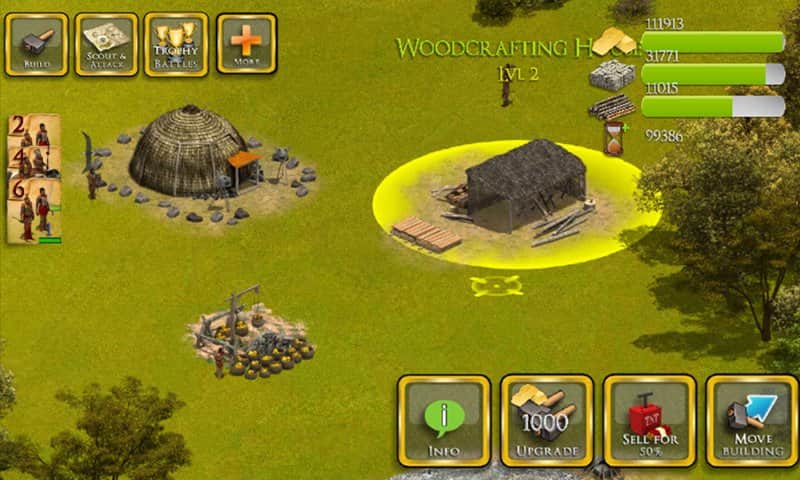Open the Build menu
The image size is (800, 480).
click(x=36, y=44)
